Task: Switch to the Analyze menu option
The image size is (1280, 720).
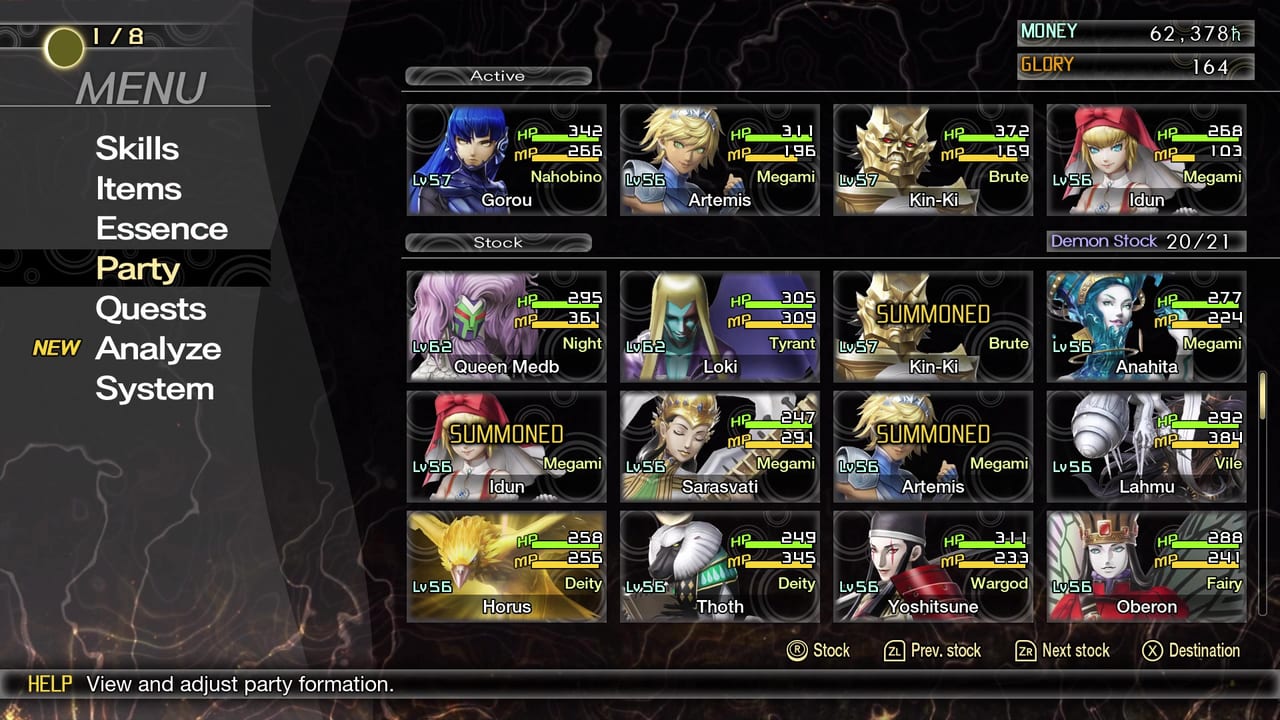Action: (158, 348)
